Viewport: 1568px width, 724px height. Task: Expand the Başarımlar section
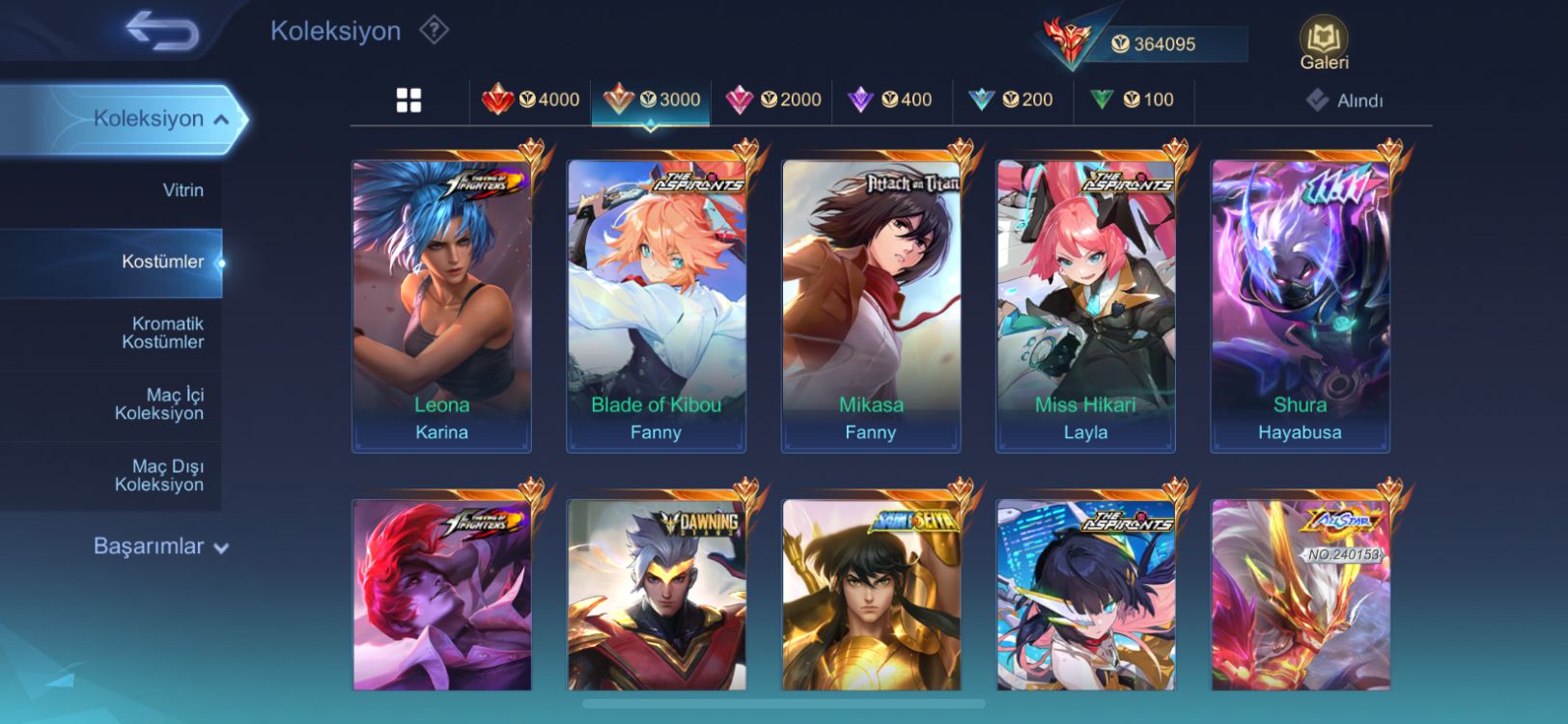[x=160, y=546]
